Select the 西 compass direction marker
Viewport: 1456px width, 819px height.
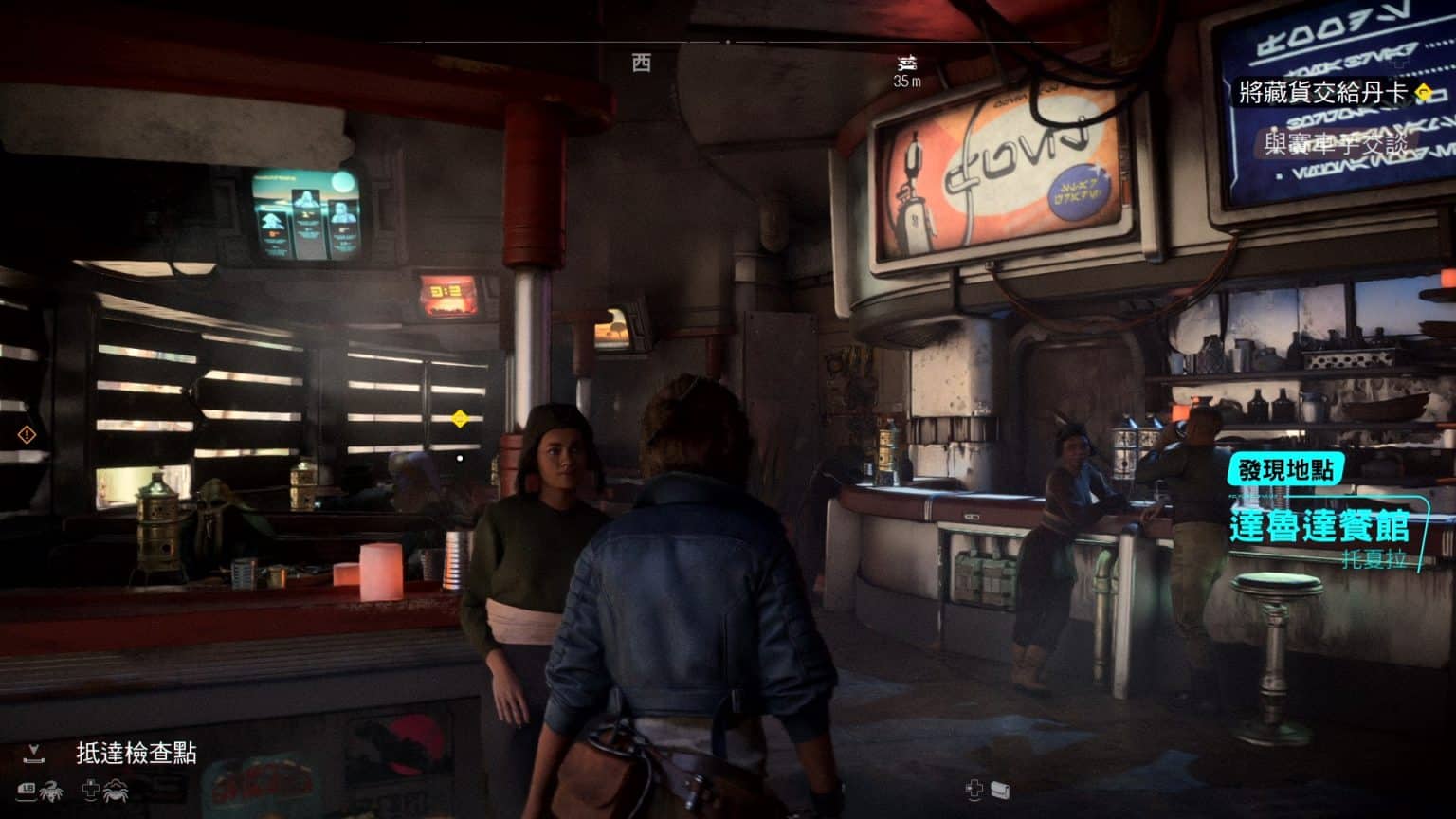click(x=642, y=63)
